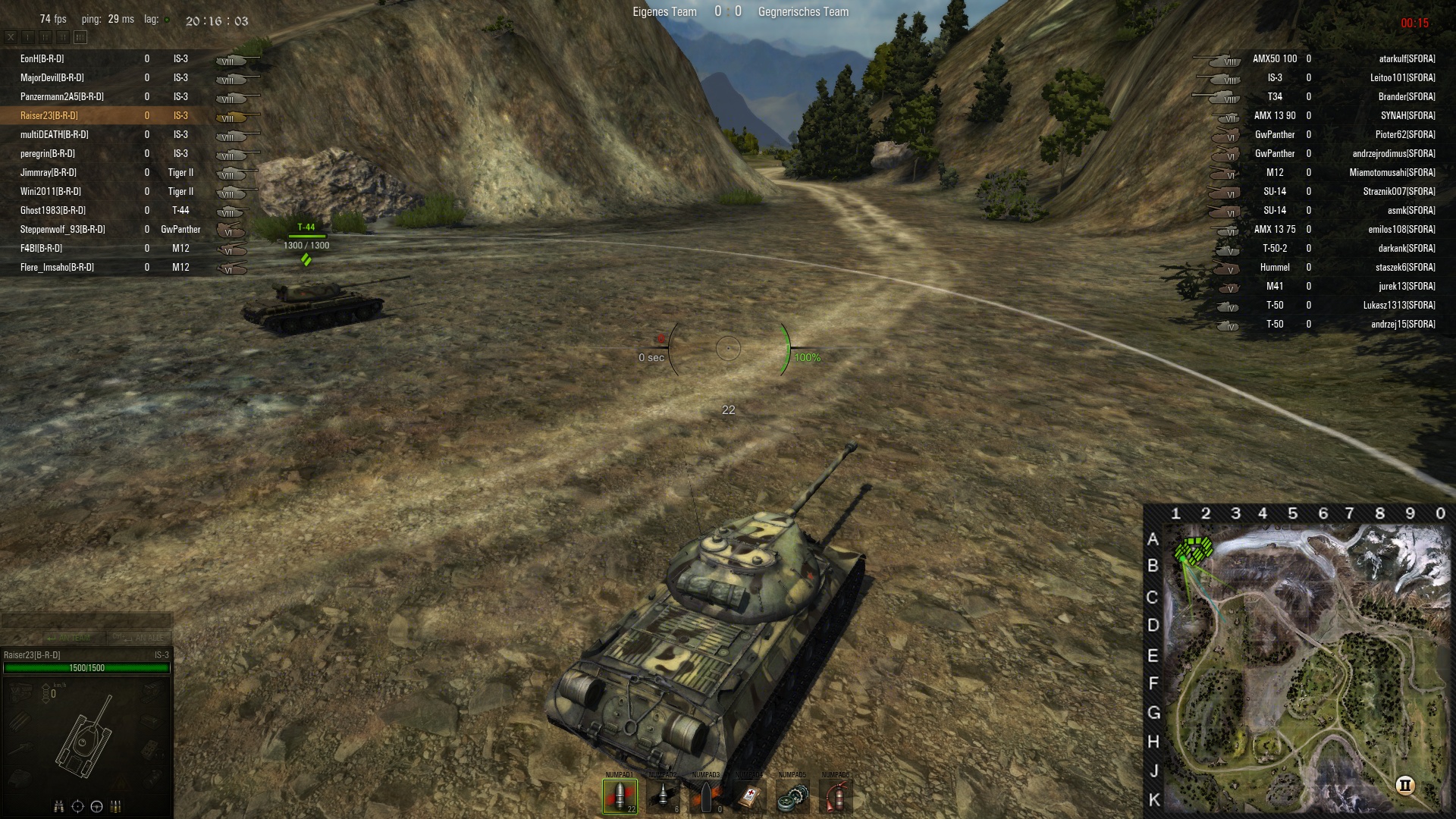This screenshot has height=819, width=1456.
Task: Select the AP shell with 22 rounds
Action: click(620, 796)
